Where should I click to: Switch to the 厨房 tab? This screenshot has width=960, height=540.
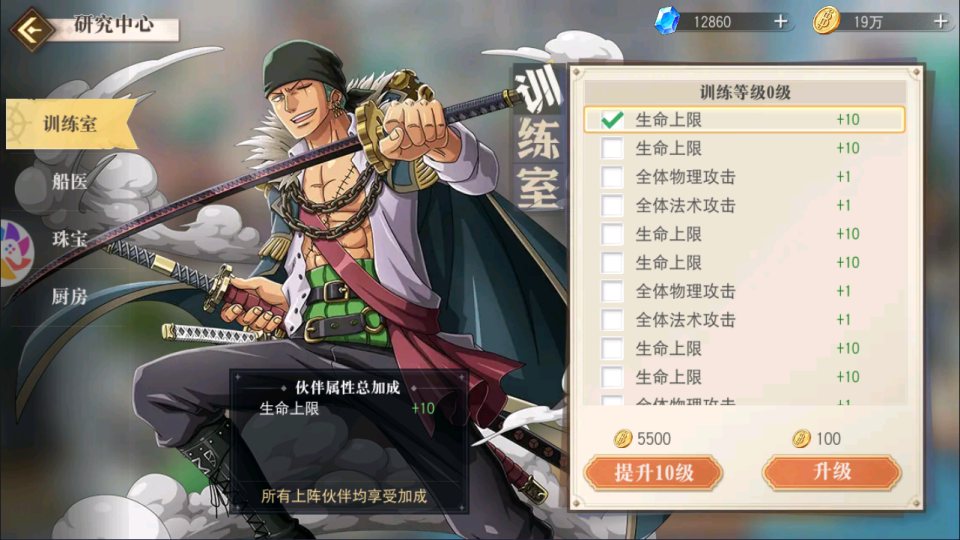pyautogui.click(x=70, y=296)
